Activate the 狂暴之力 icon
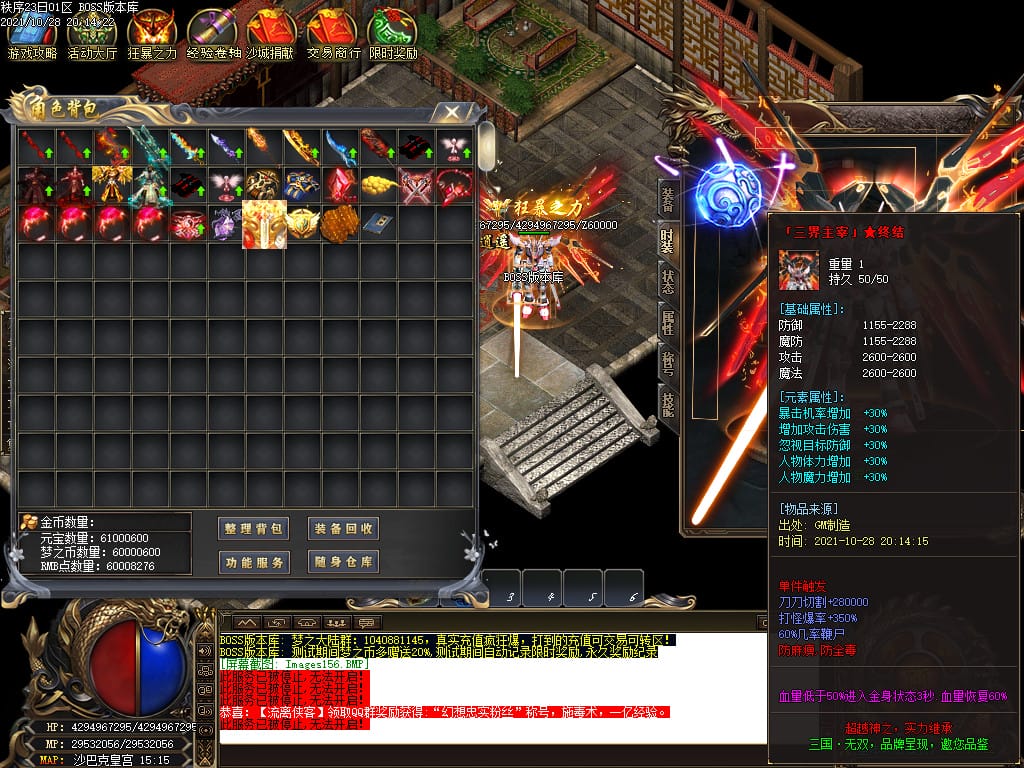 152,35
